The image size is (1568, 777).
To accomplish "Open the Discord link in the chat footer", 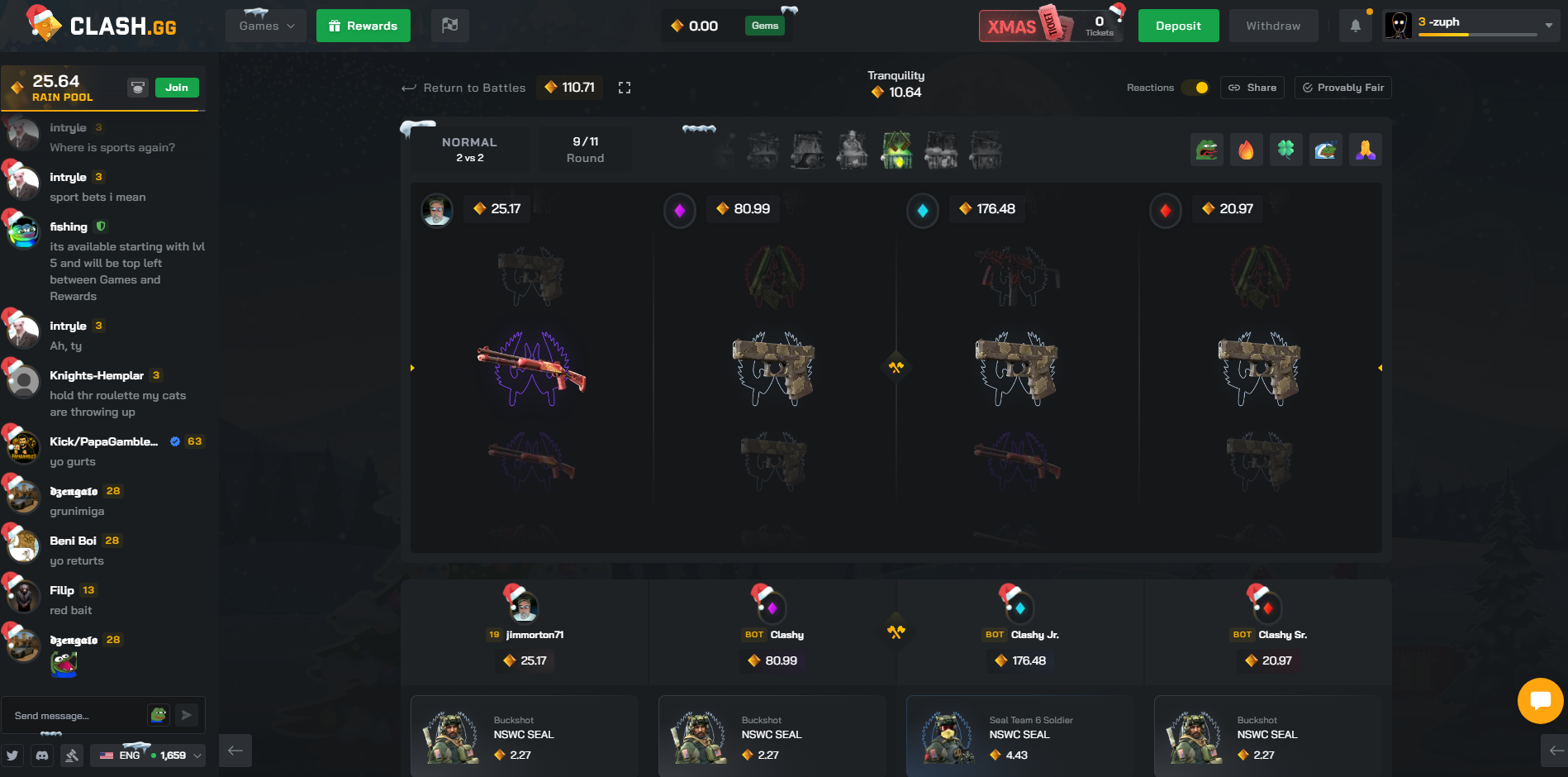I will click(41, 756).
